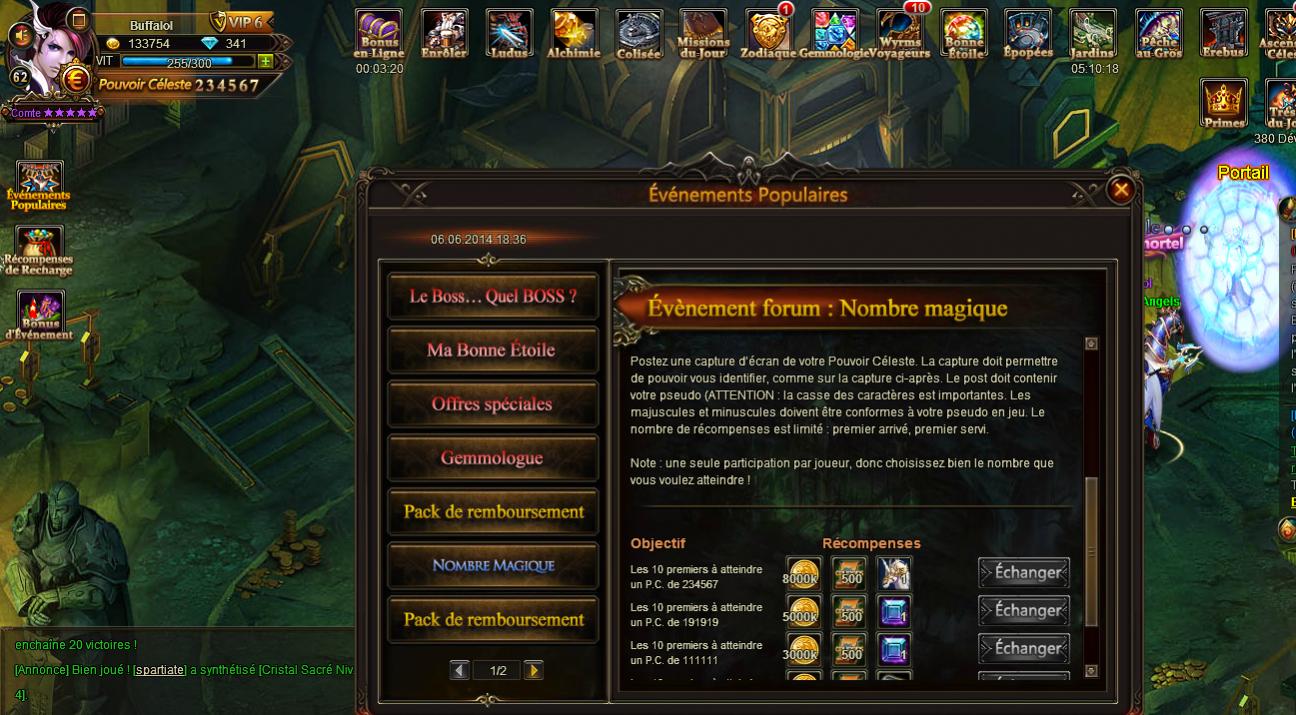Viewport: 1296px width, 715px height.
Task: Open Récompenses de Recharge
Action: (39, 250)
